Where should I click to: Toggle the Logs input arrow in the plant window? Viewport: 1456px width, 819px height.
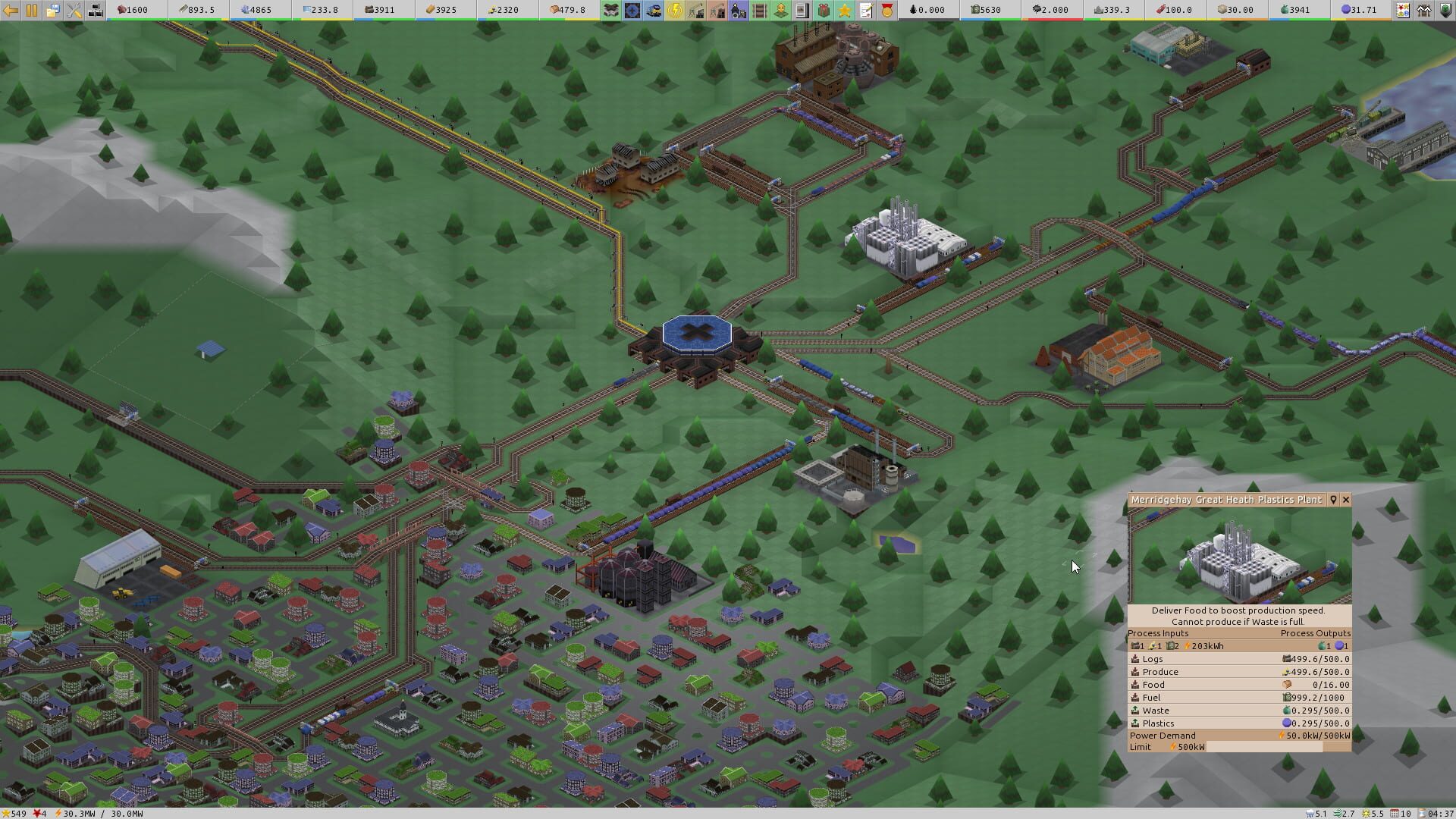coord(1134,659)
